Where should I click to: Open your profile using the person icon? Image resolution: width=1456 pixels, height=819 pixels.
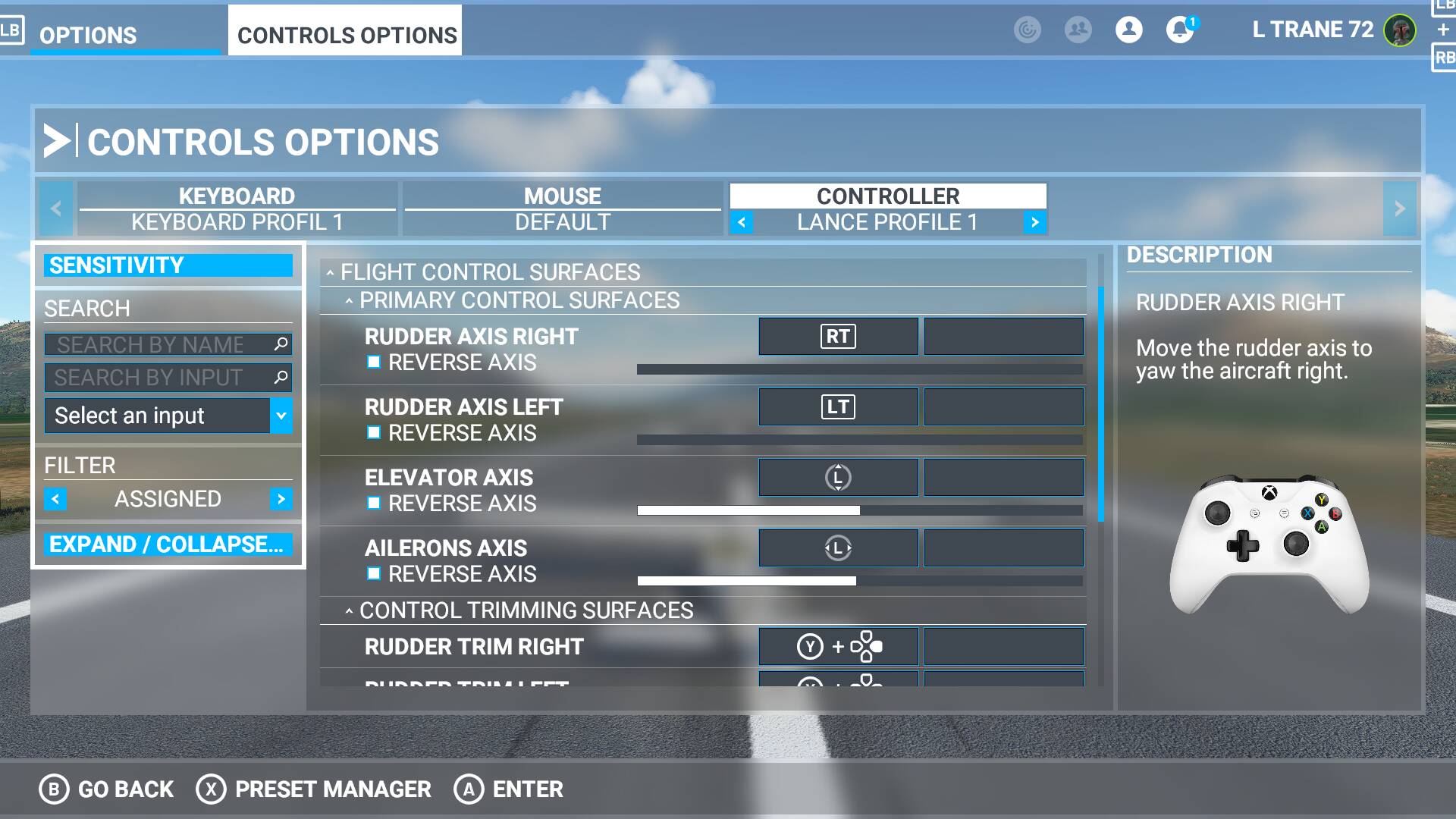[x=1128, y=30]
